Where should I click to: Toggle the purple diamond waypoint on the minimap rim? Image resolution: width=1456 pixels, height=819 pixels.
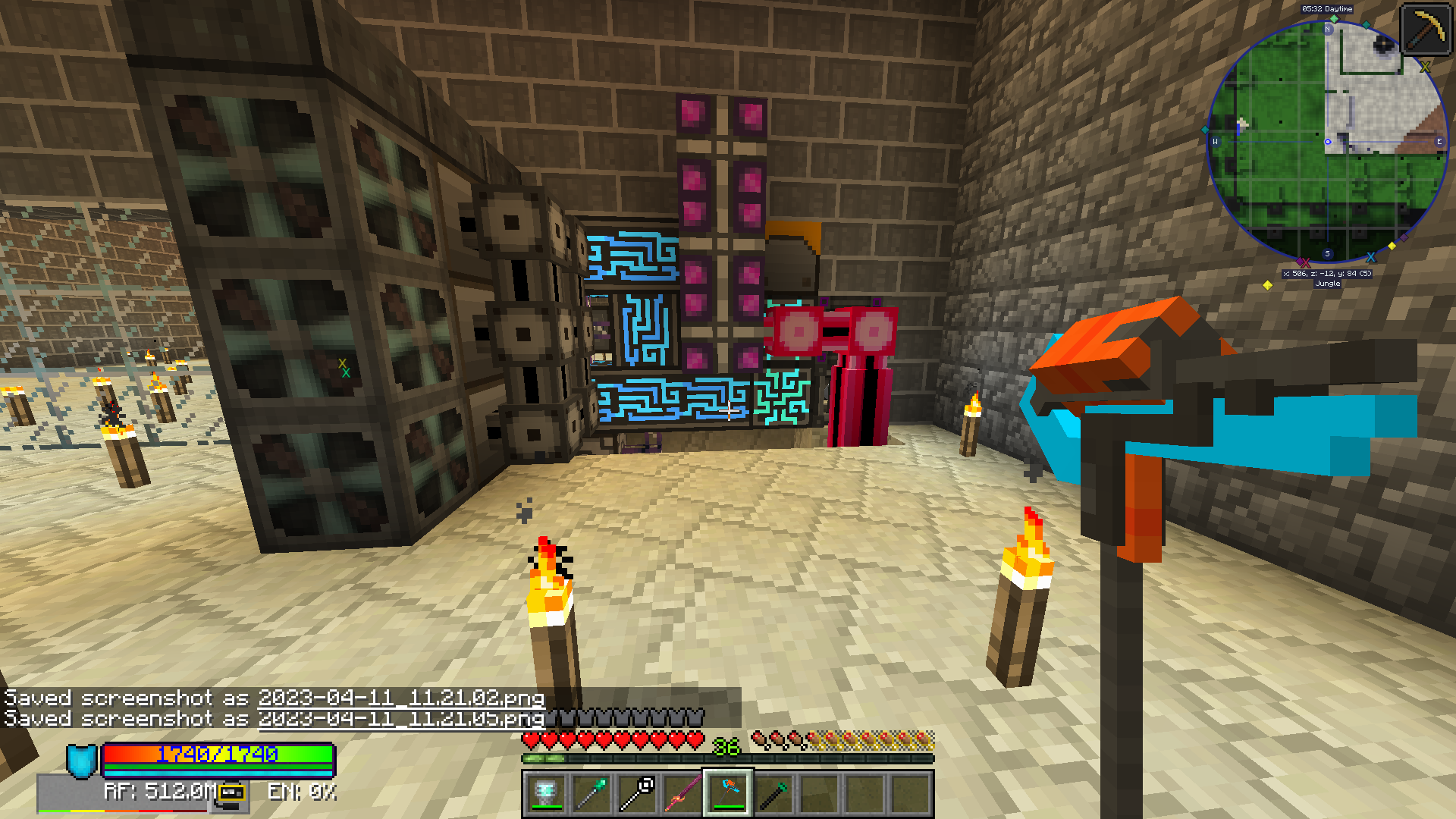pos(1404,237)
